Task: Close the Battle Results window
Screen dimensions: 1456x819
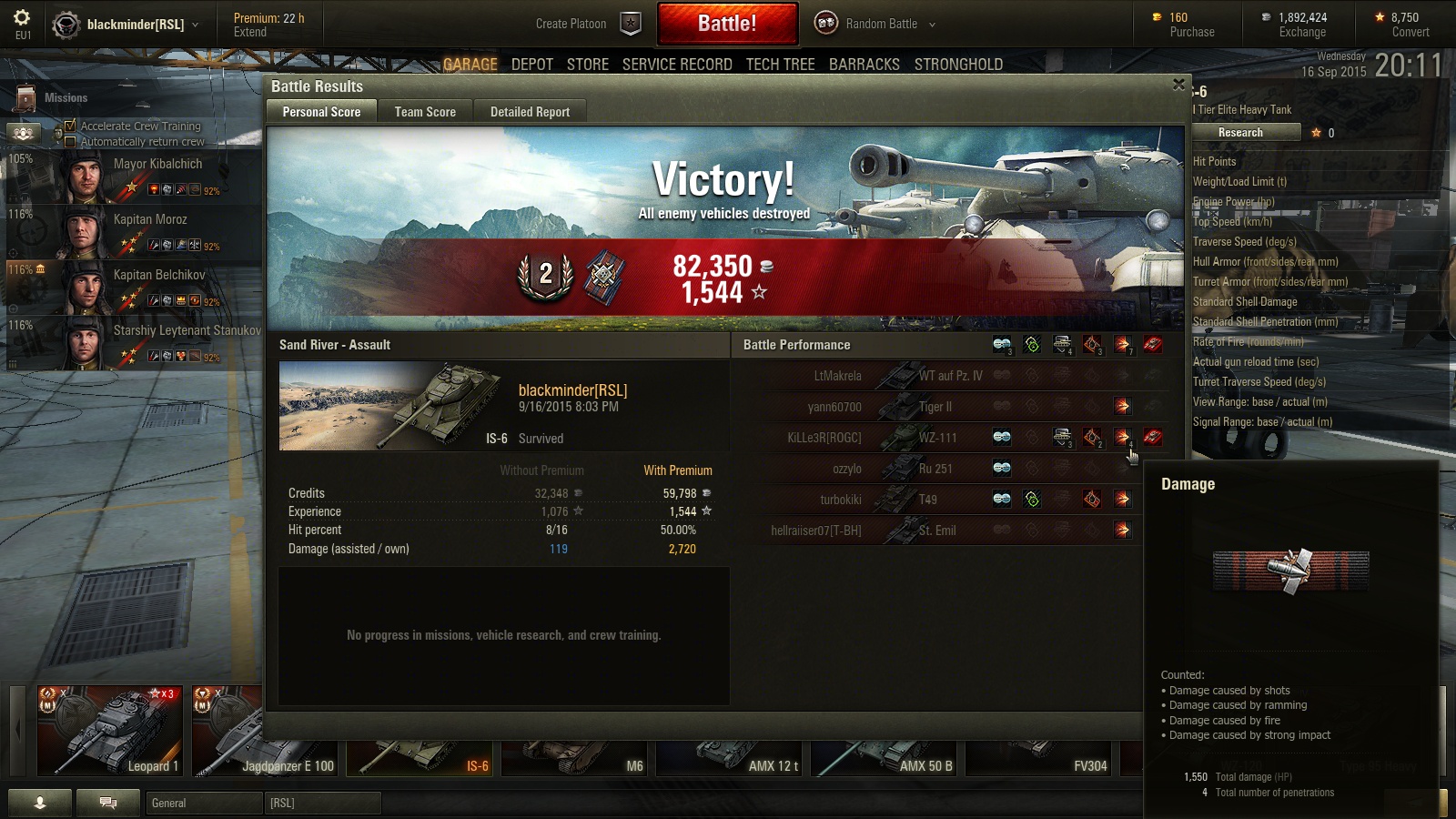Action: [x=1178, y=85]
